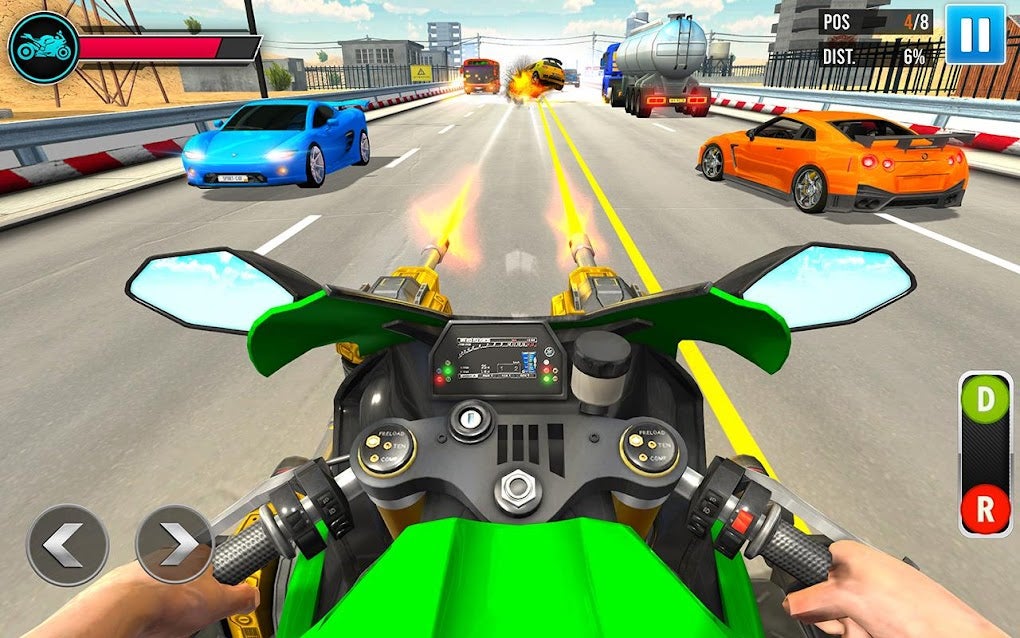Steer left with the left arrow button
1020x638 pixels.
tap(67, 544)
